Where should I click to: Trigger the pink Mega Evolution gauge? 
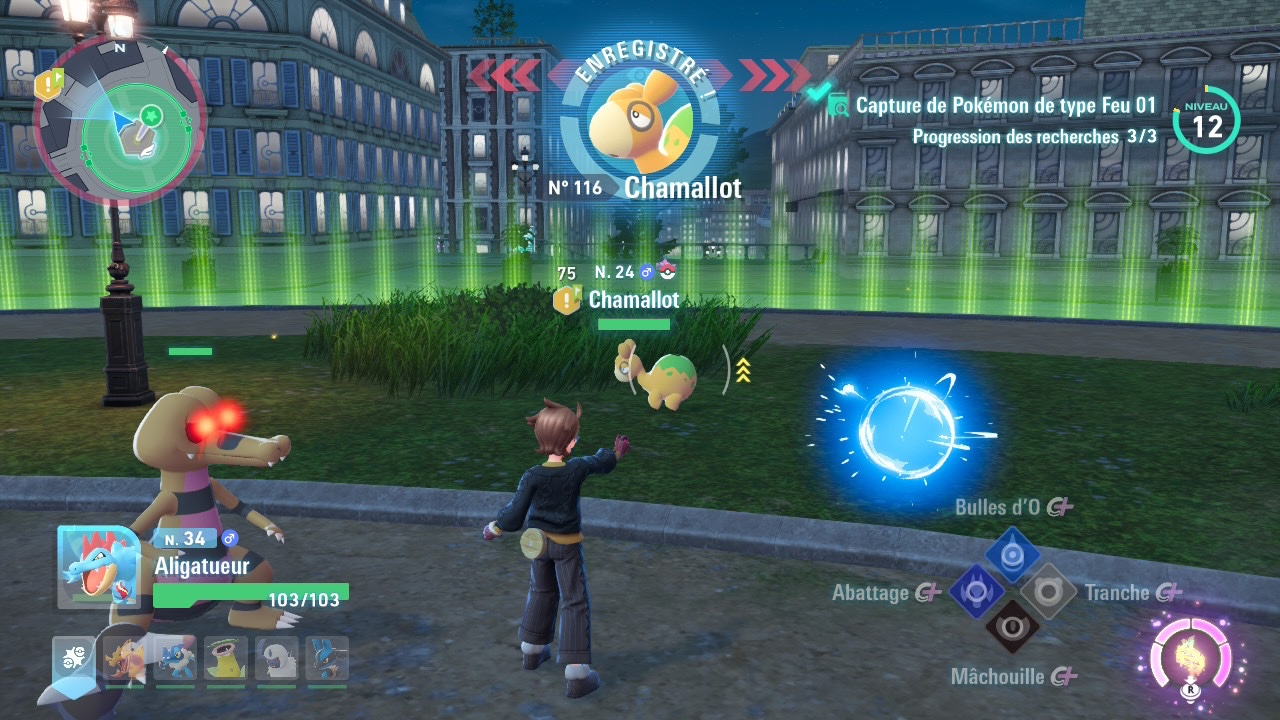click(x=1190, y=657)
